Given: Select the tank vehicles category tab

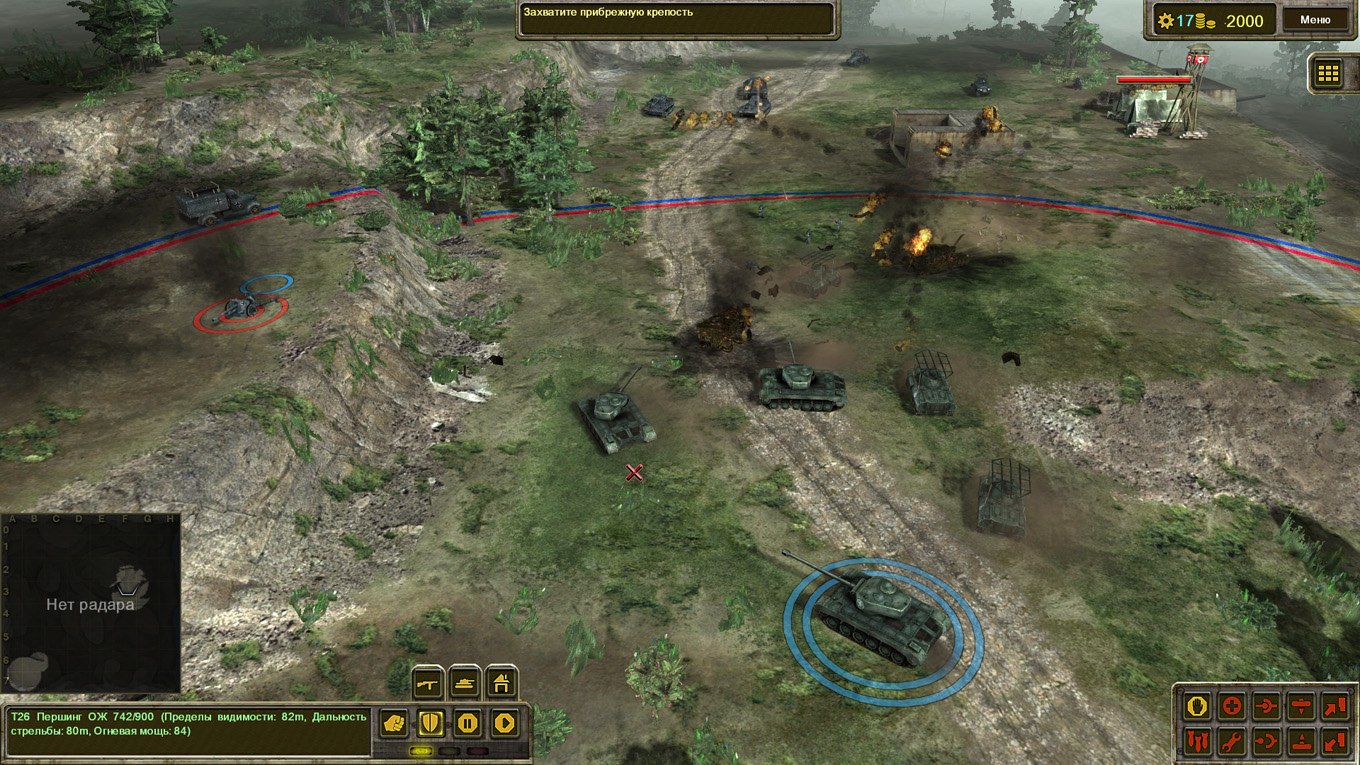Looking at the screenshot, I should [465, 682].
